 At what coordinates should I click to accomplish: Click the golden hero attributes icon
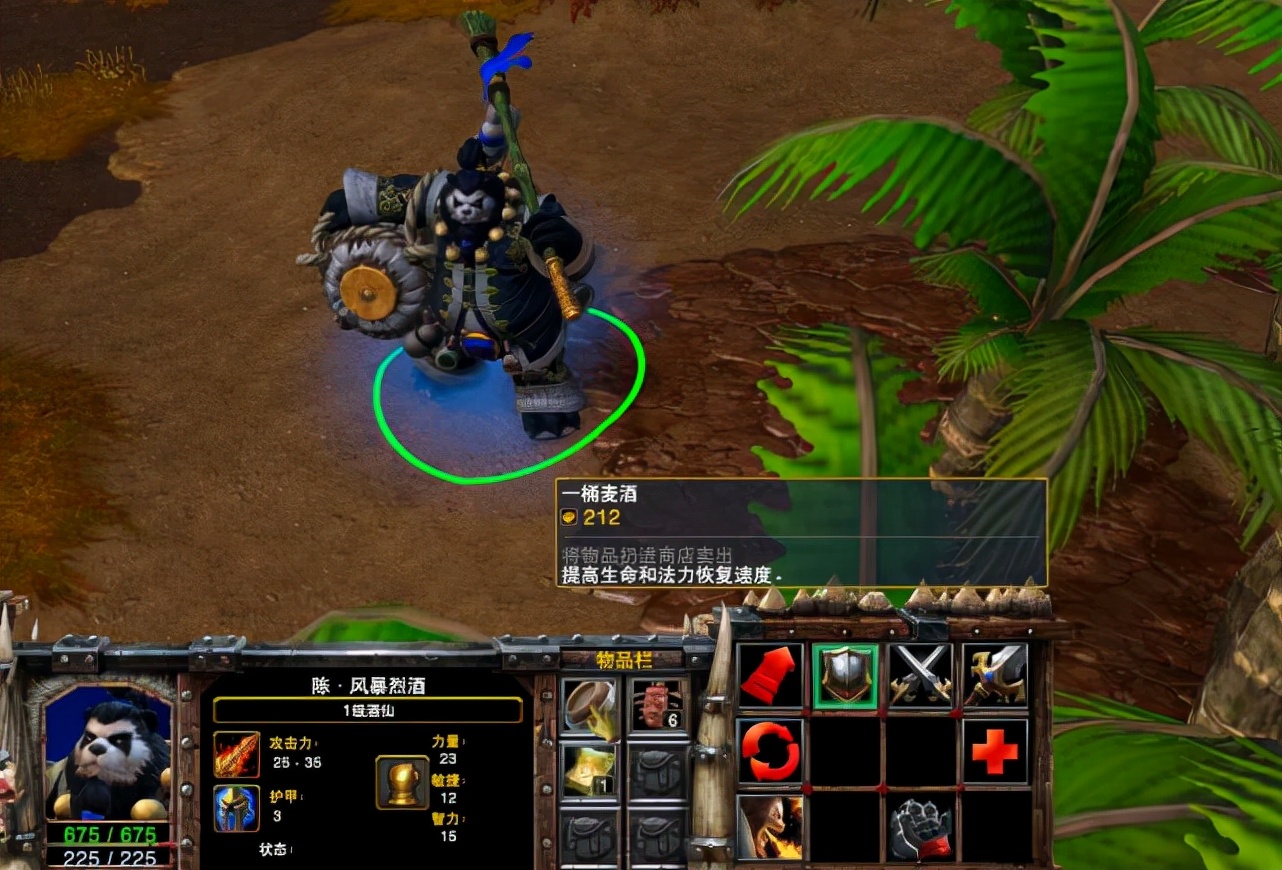(x=402, y=782)
